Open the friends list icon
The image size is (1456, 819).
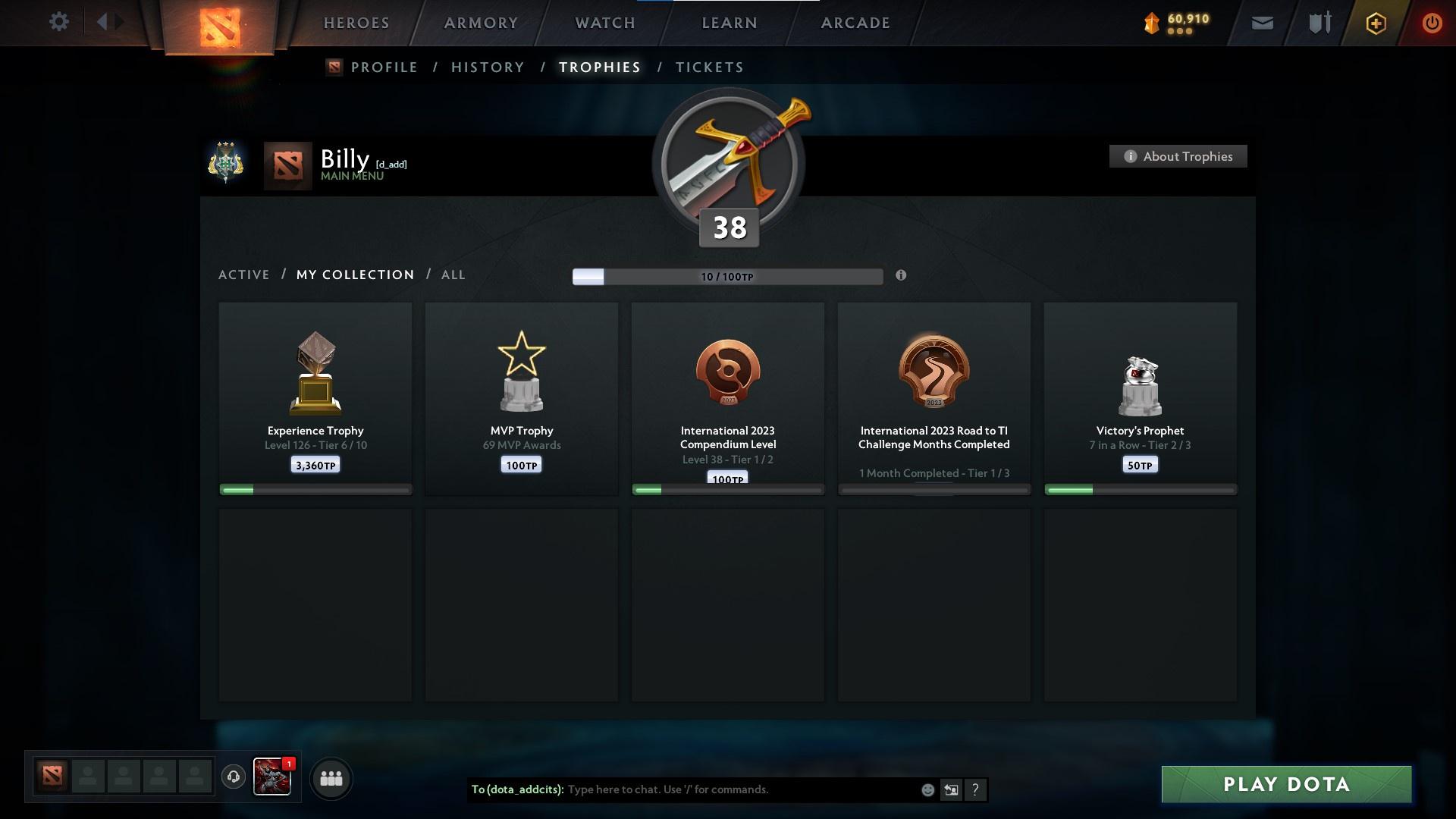(x=331, y=778)
